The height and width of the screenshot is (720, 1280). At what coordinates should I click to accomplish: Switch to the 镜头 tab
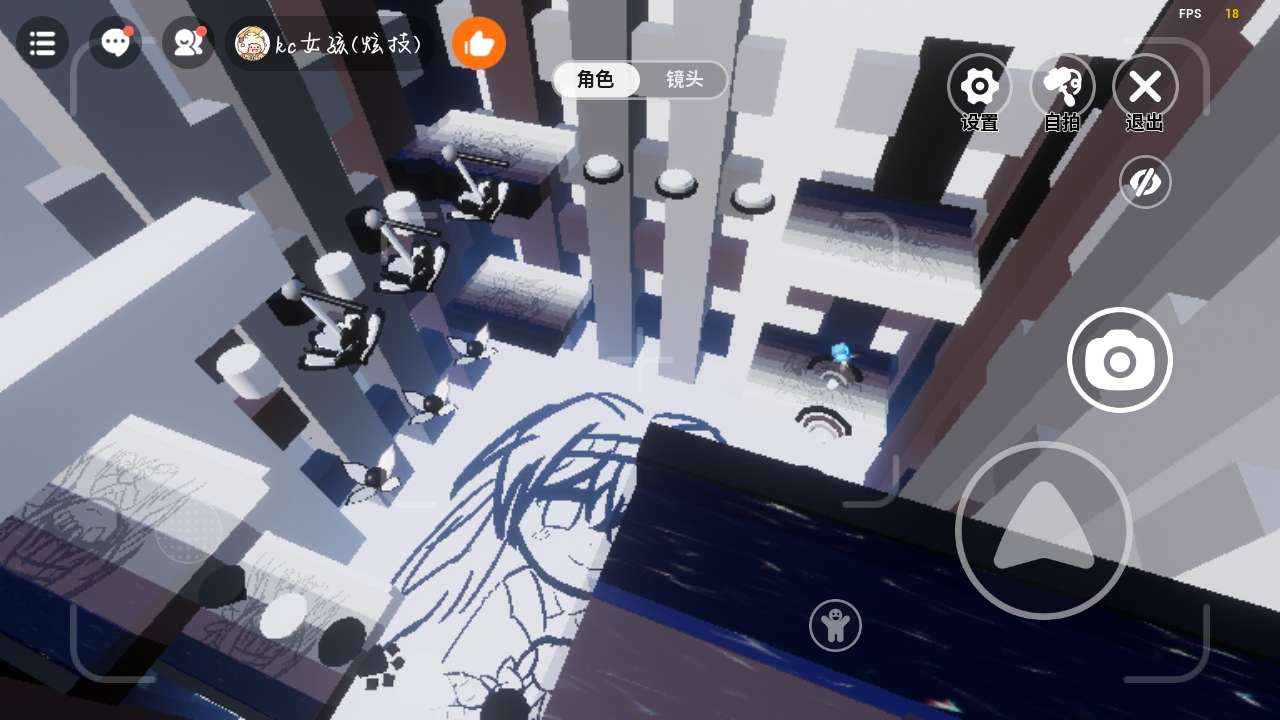pos(684,80)
